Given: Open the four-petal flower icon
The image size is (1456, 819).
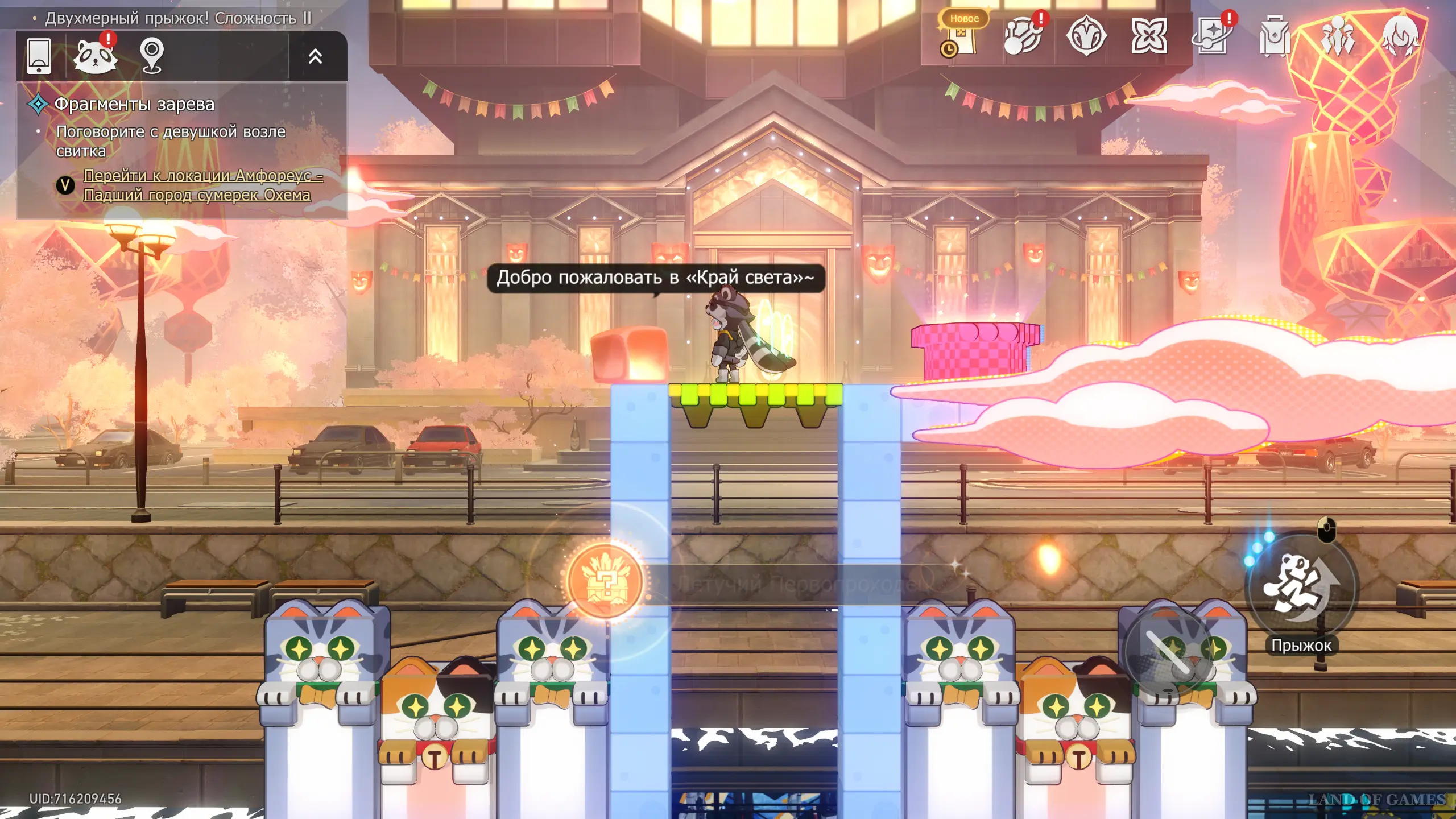Looking at the screenshot, I should (x=1149, y=36).
